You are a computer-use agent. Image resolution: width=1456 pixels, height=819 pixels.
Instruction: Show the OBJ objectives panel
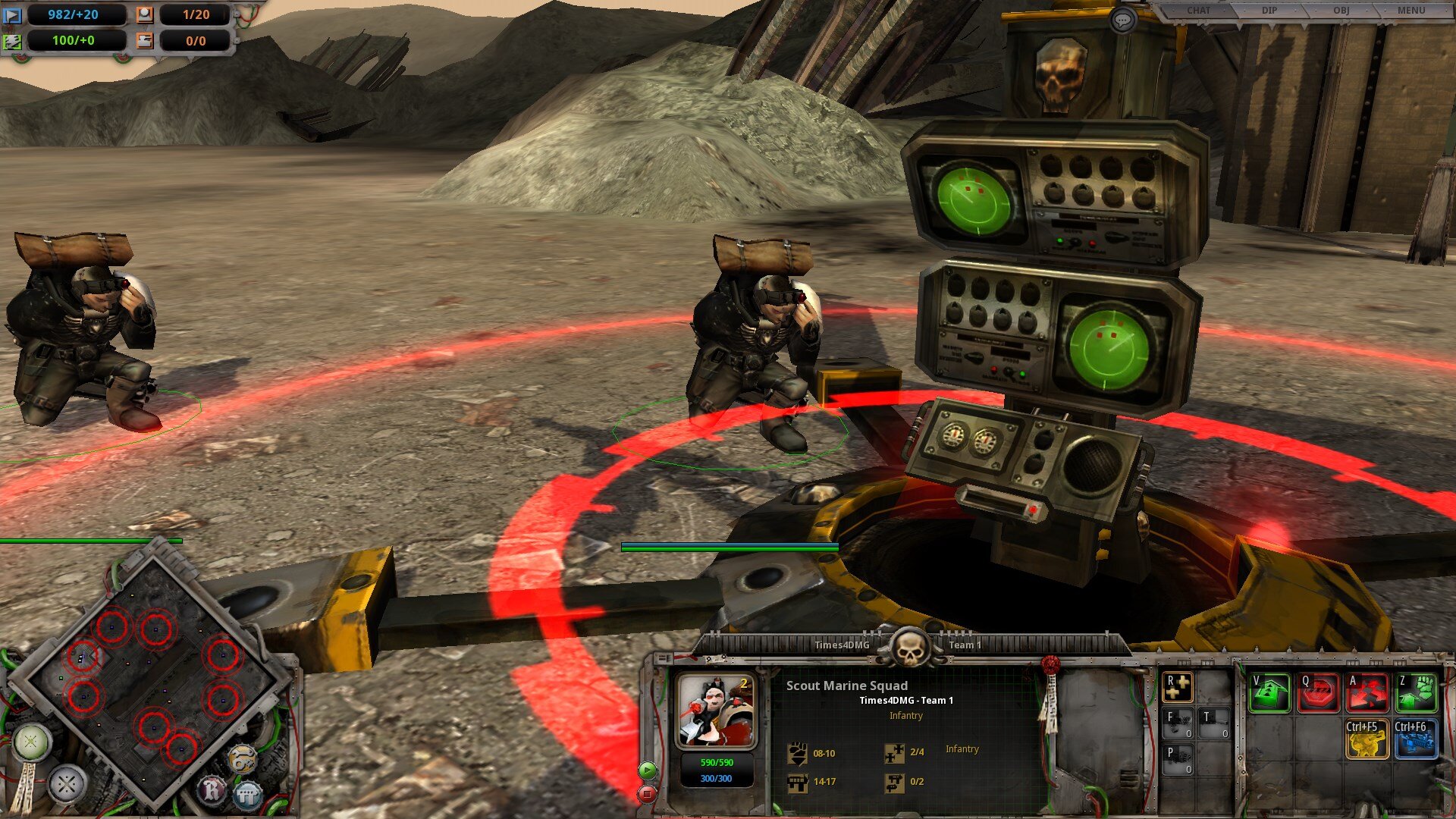[1341, 11]
